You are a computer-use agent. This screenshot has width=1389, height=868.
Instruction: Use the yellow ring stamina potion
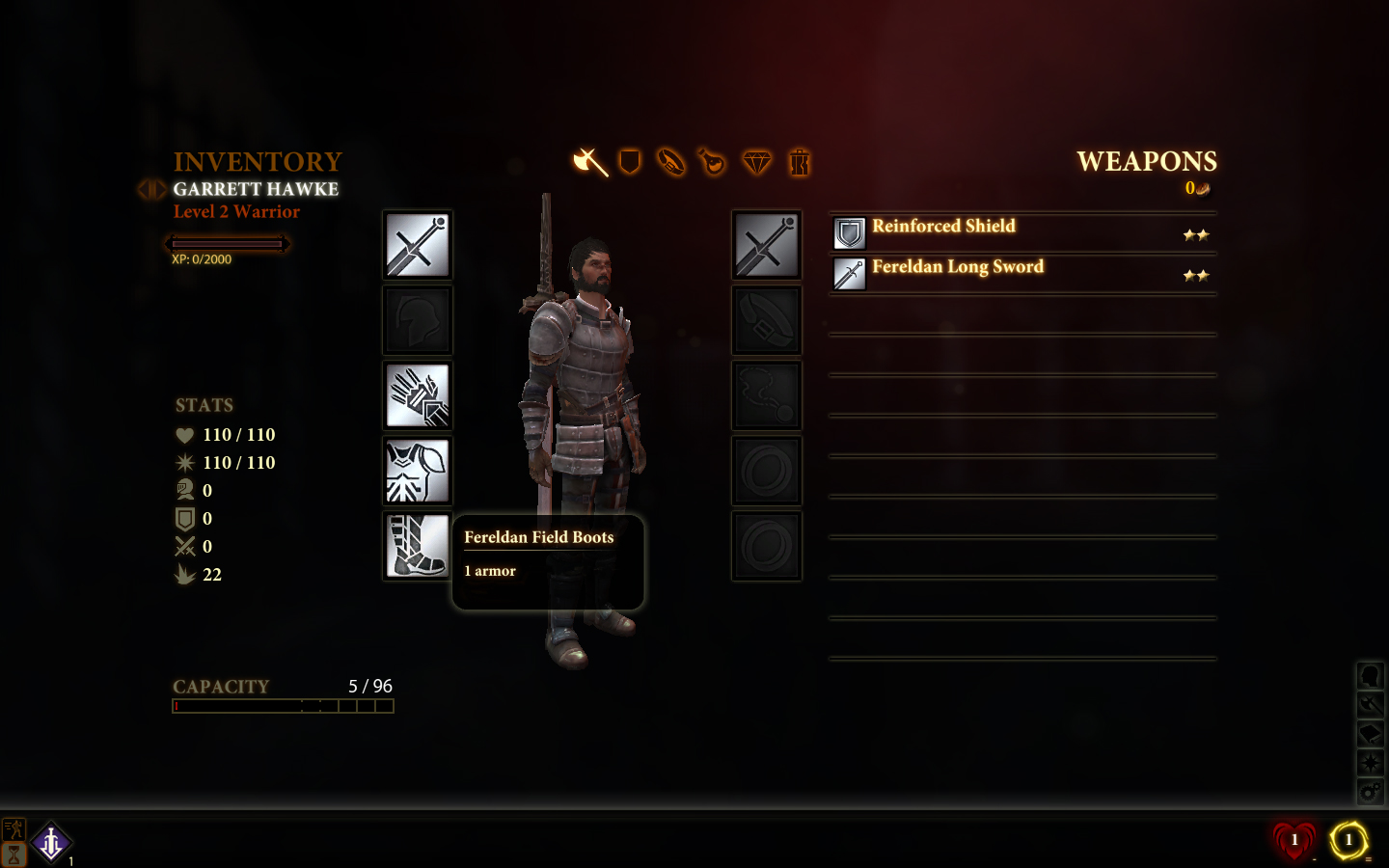1348,840
